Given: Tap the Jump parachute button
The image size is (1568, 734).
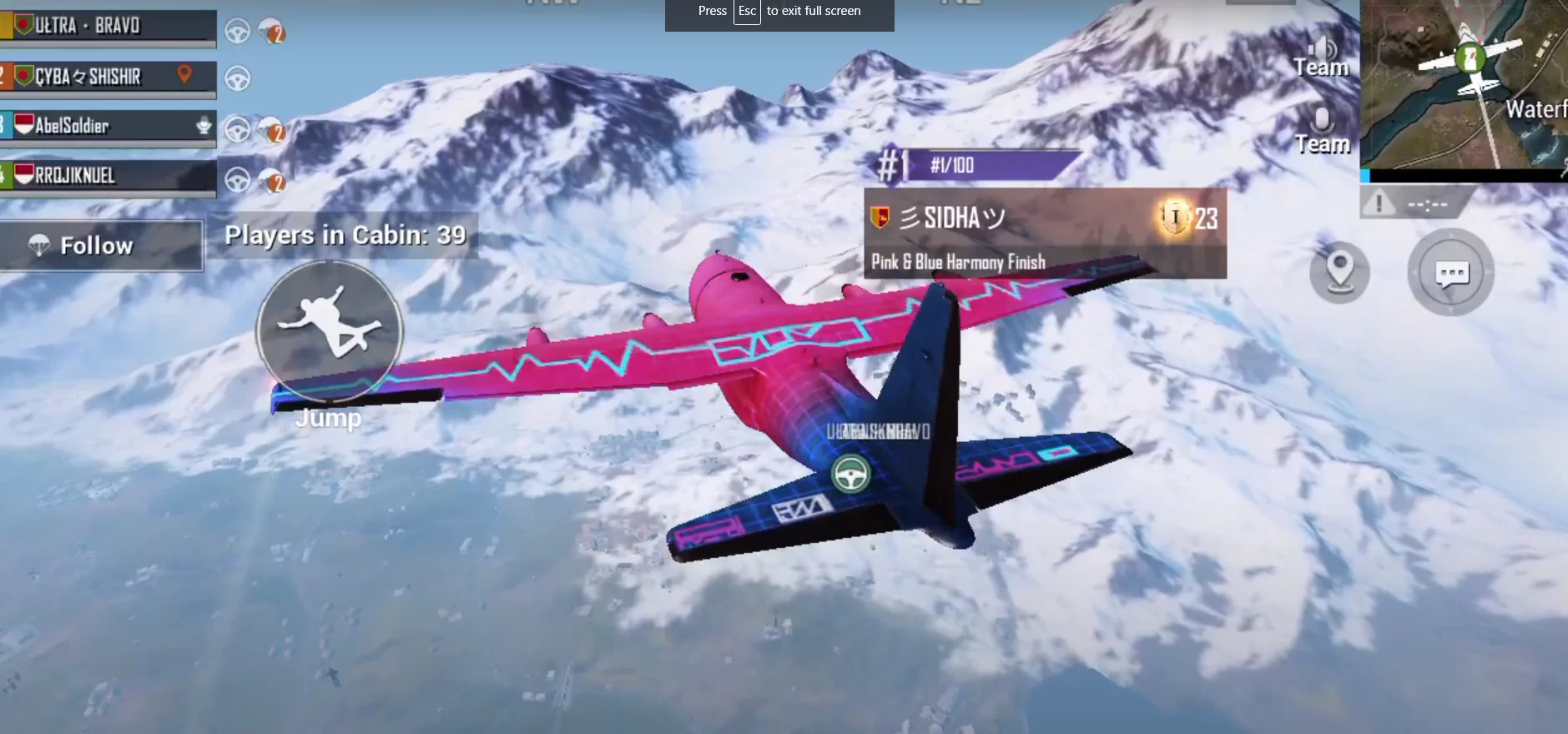Looking at the screenshot, I should 330,331.
